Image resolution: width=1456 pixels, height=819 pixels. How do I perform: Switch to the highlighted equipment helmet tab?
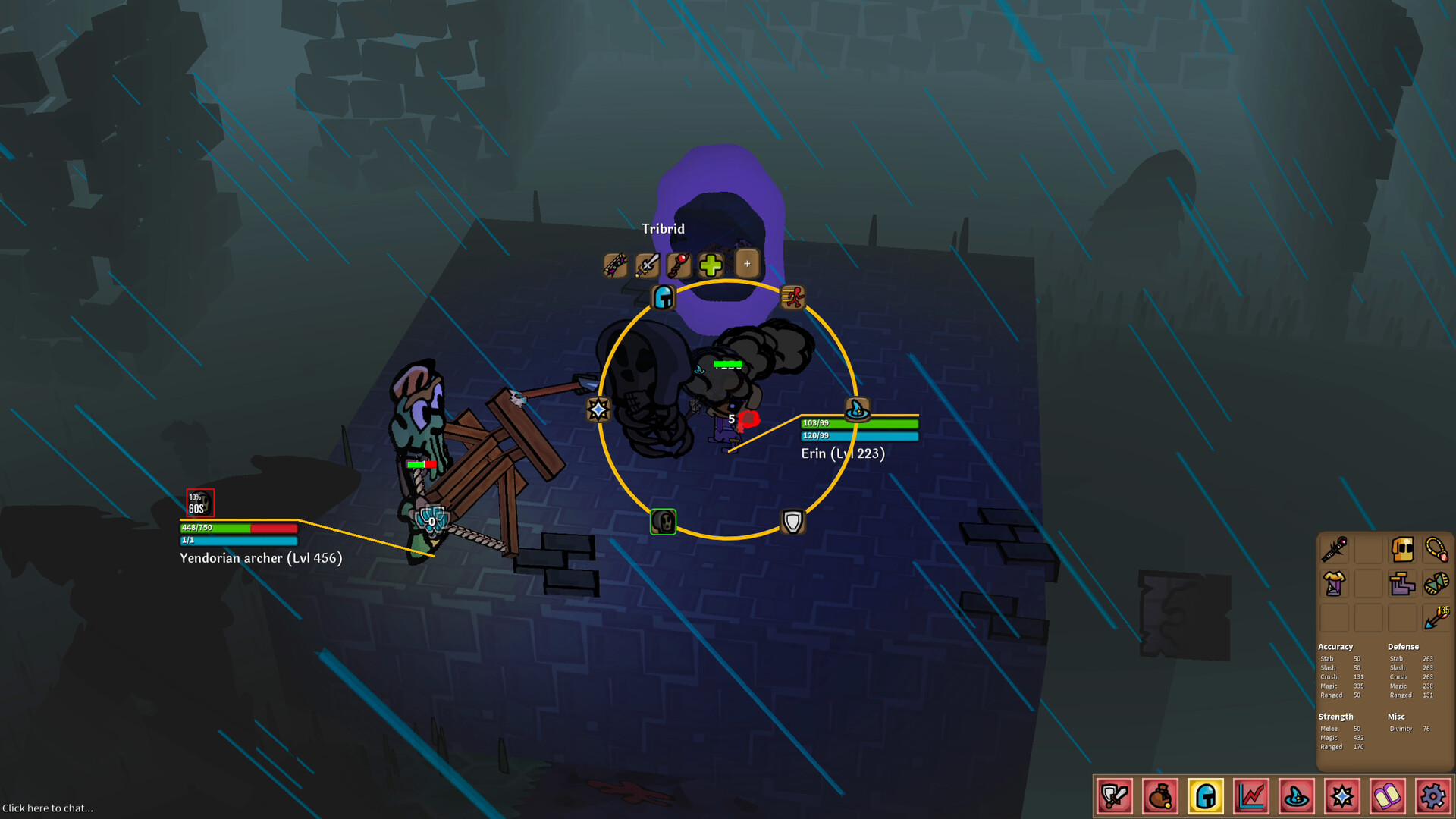pos(1204,796)
